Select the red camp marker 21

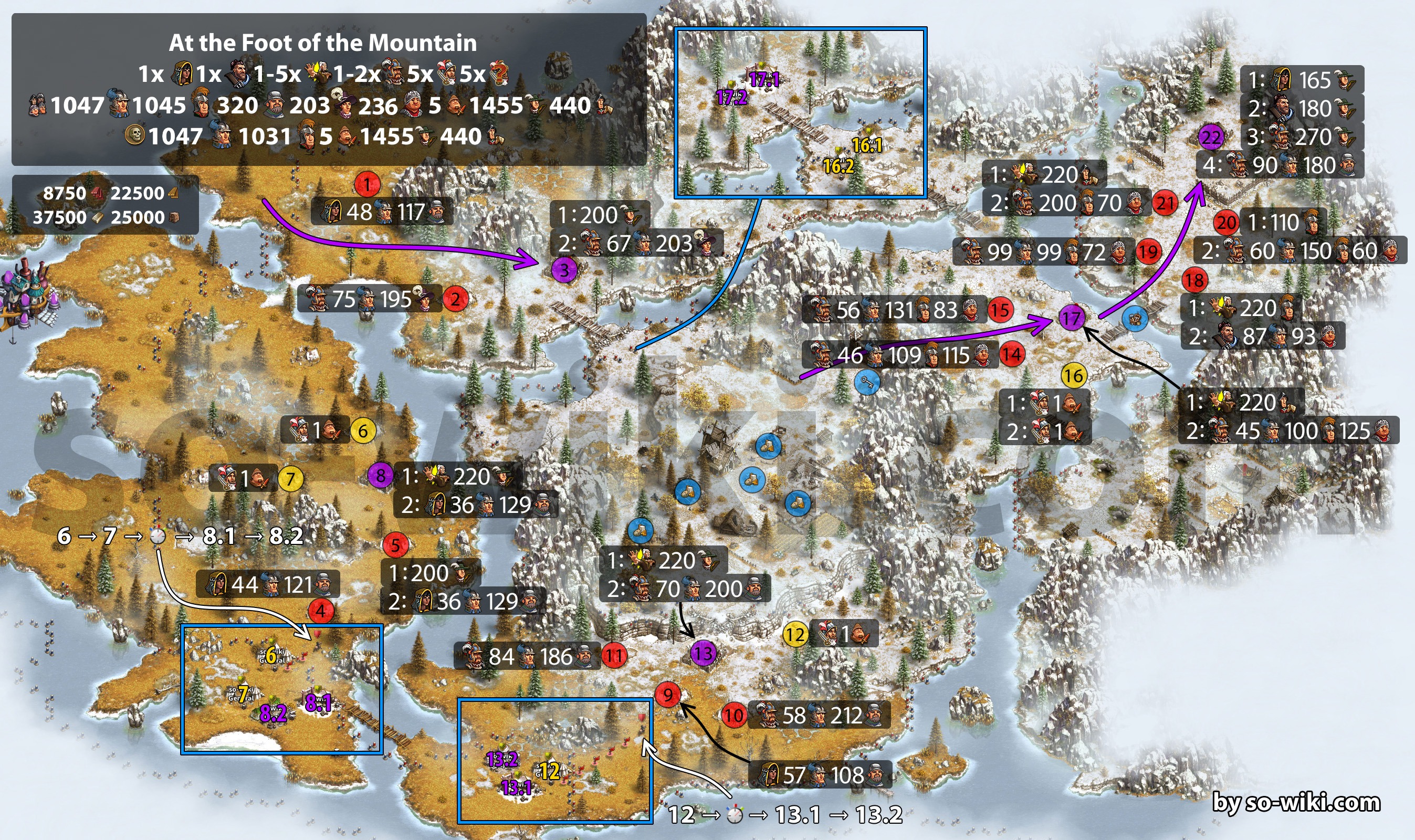1165,203
